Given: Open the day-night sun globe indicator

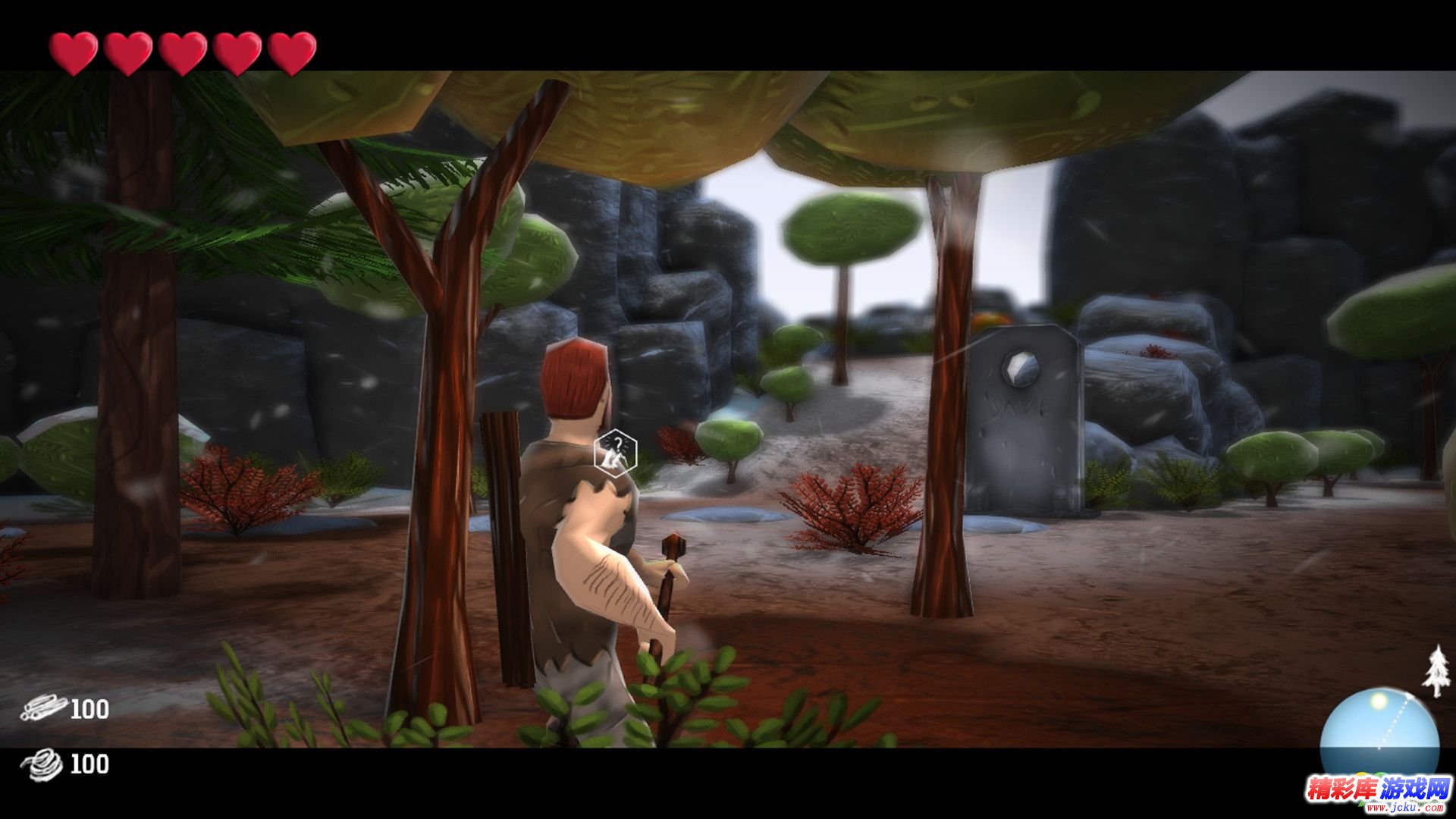Looking at the screenshot, I should click(x=1379, y=732).
